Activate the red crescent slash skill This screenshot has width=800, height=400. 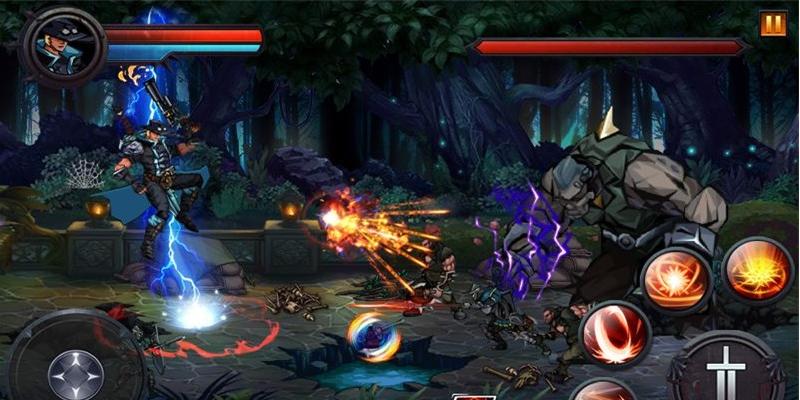tap(614, 332)
